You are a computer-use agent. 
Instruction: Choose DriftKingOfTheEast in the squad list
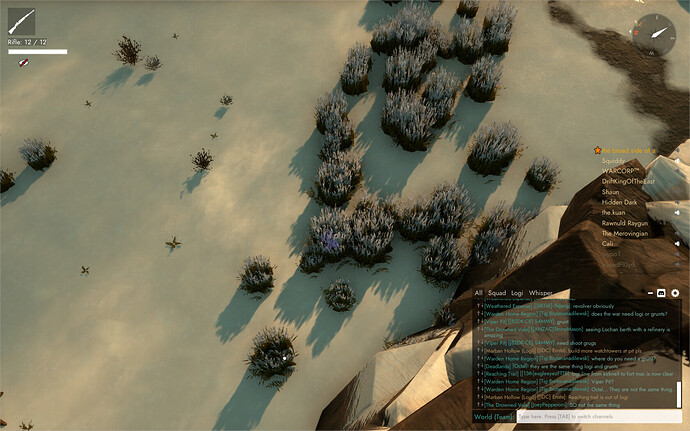click(630, 181)
